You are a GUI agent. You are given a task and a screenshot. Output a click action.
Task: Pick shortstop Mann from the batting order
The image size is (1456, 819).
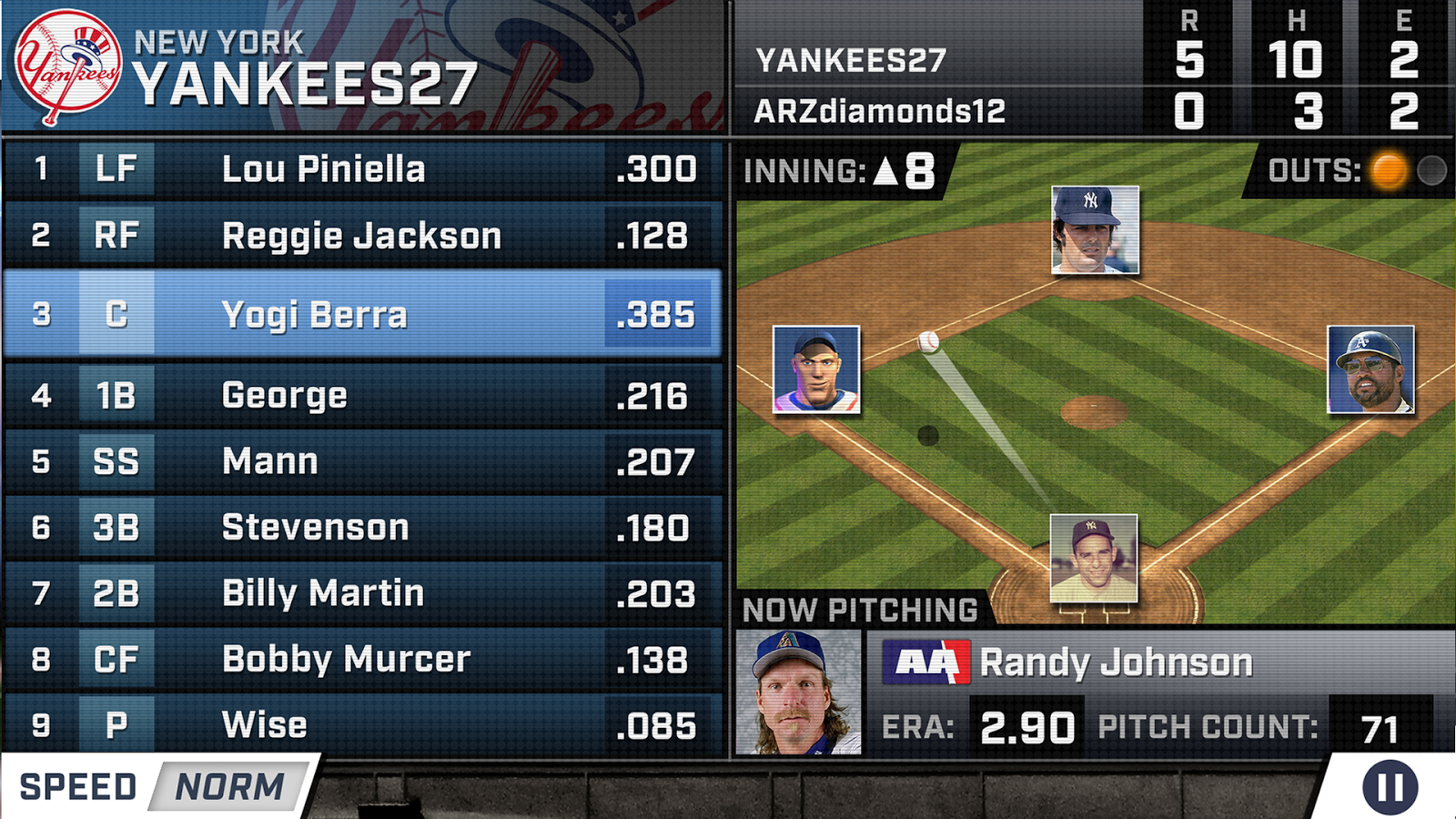coord(362,461)
